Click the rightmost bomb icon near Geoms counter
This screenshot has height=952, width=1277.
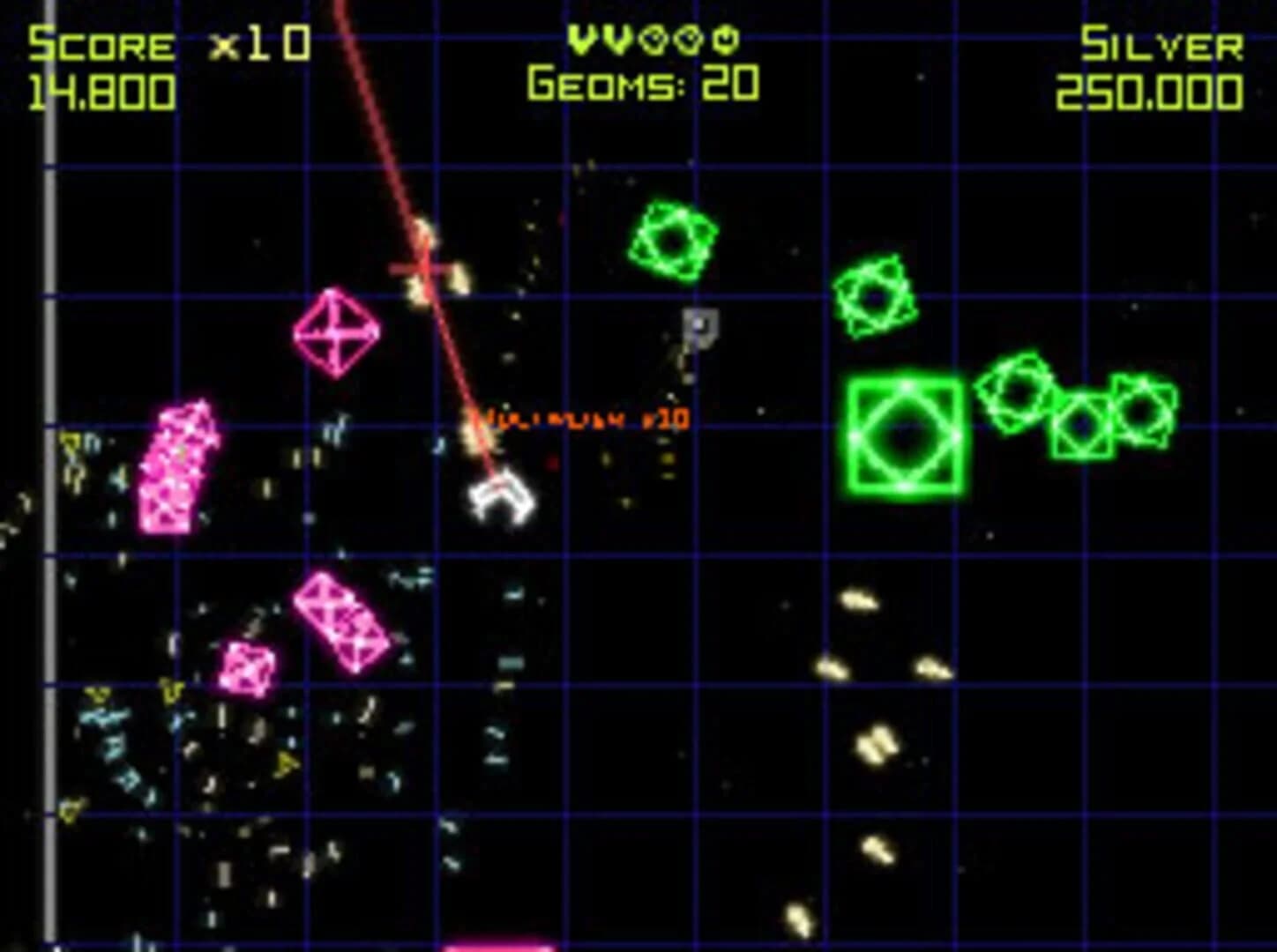725,41
